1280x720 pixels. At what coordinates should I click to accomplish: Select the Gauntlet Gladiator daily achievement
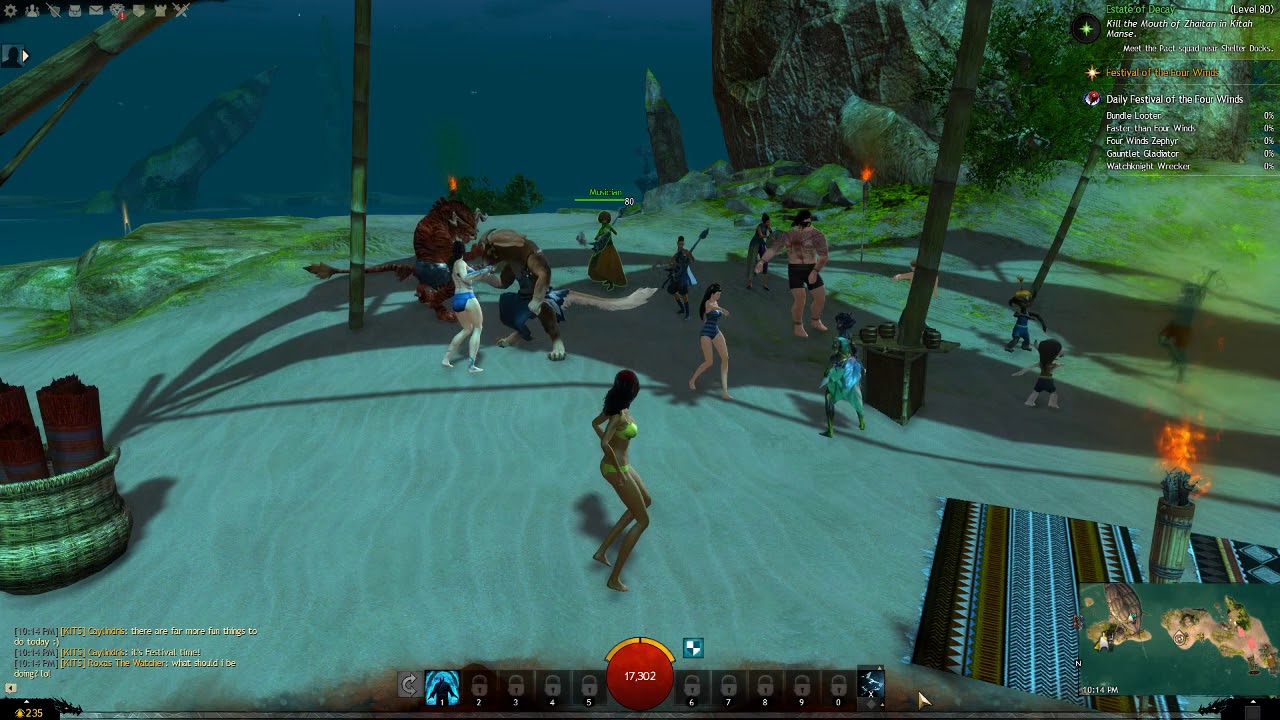tap(1140, 154)
